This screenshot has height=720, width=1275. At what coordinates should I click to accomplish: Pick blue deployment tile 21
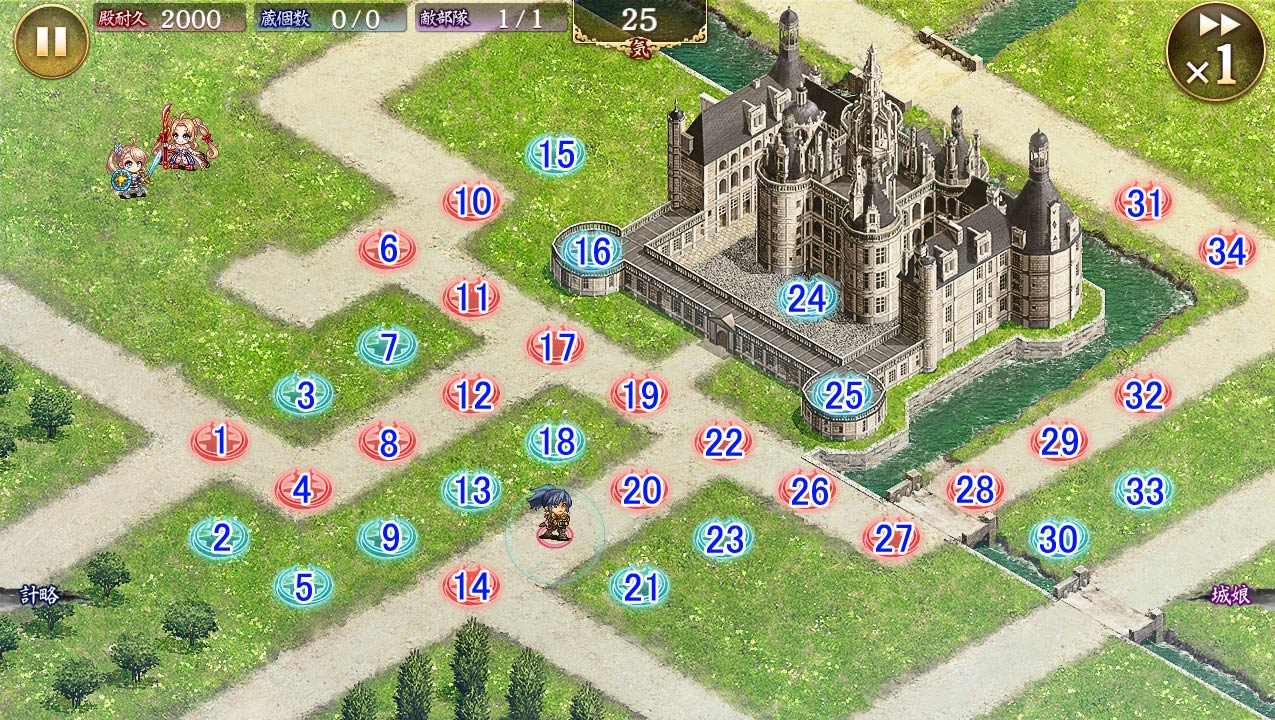[x=640, y=588]
